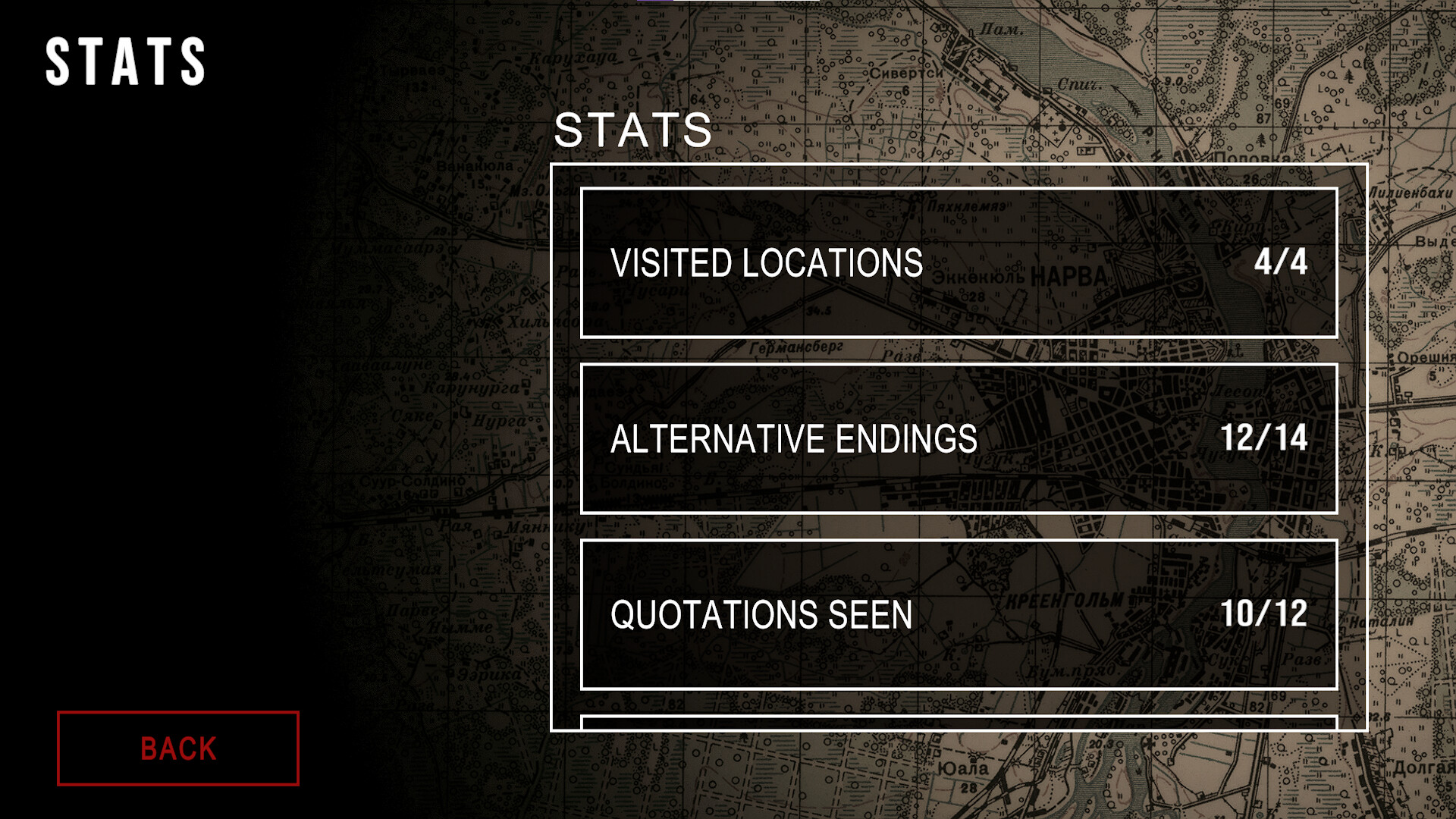
Task: Click the STATS panel heading above the list
Action: [x=634, y=130]
